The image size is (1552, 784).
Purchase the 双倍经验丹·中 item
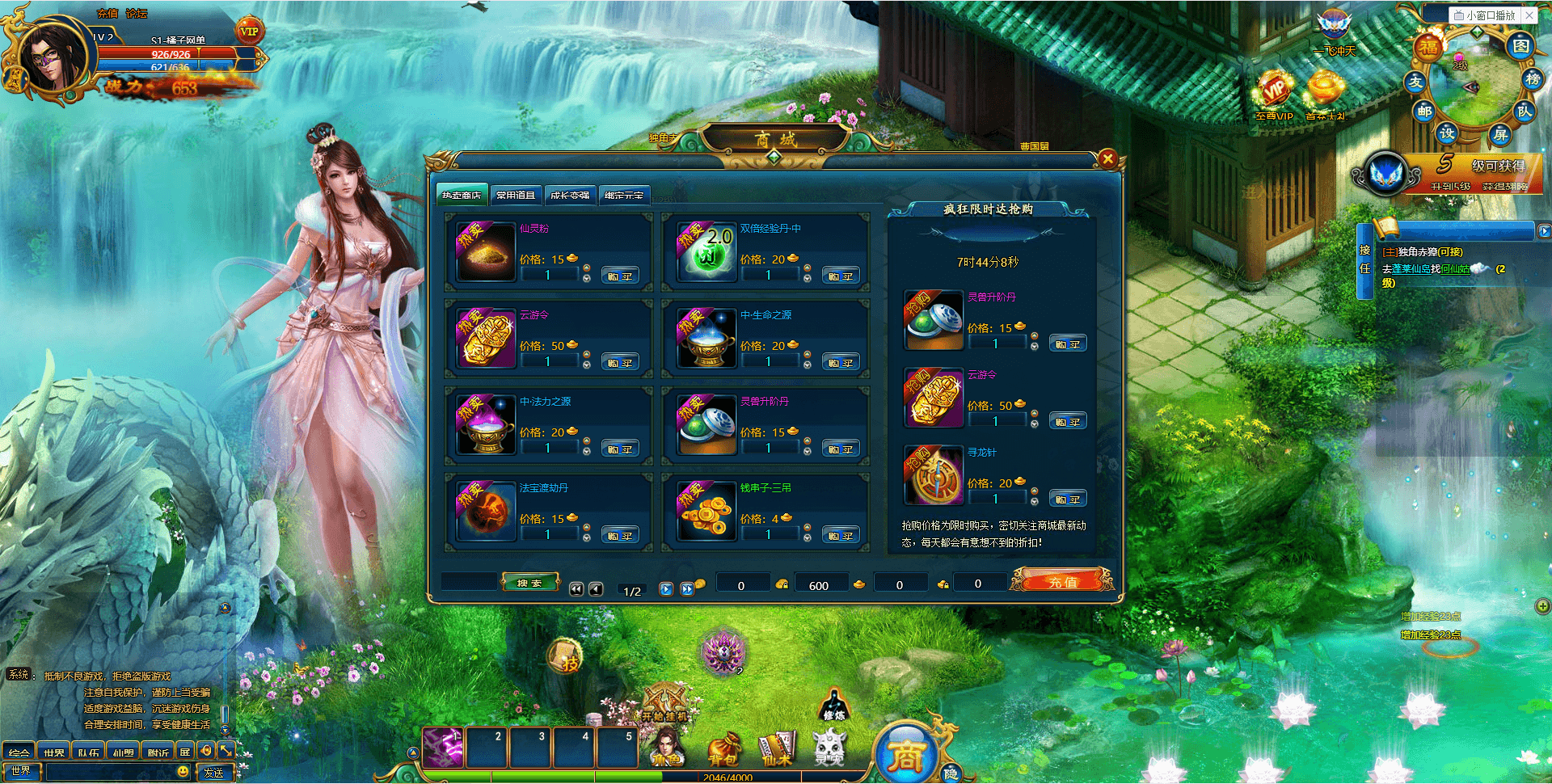point(841,276)
